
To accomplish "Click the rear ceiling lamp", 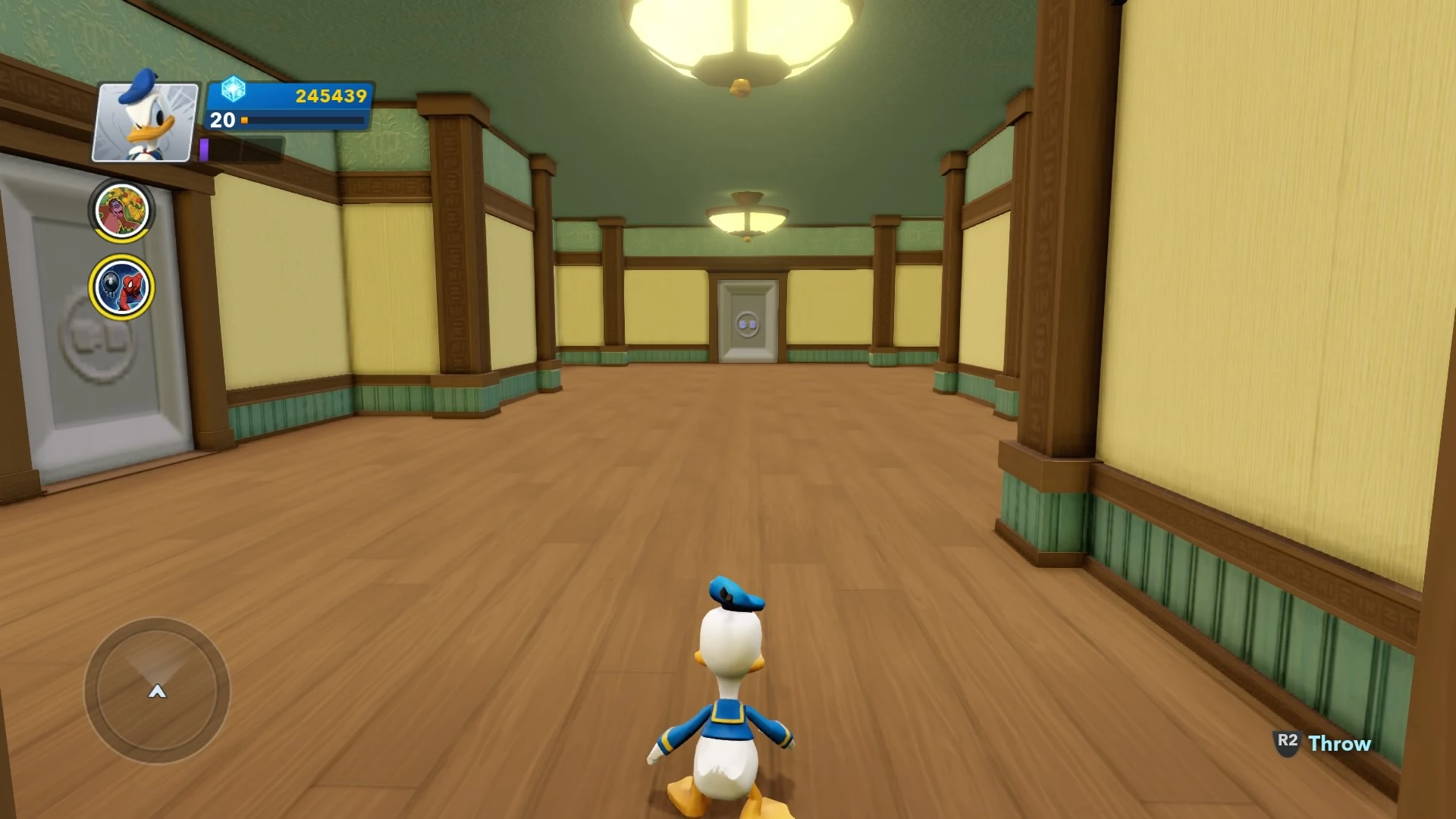I will pyautogui.click(x=747, y=216).
